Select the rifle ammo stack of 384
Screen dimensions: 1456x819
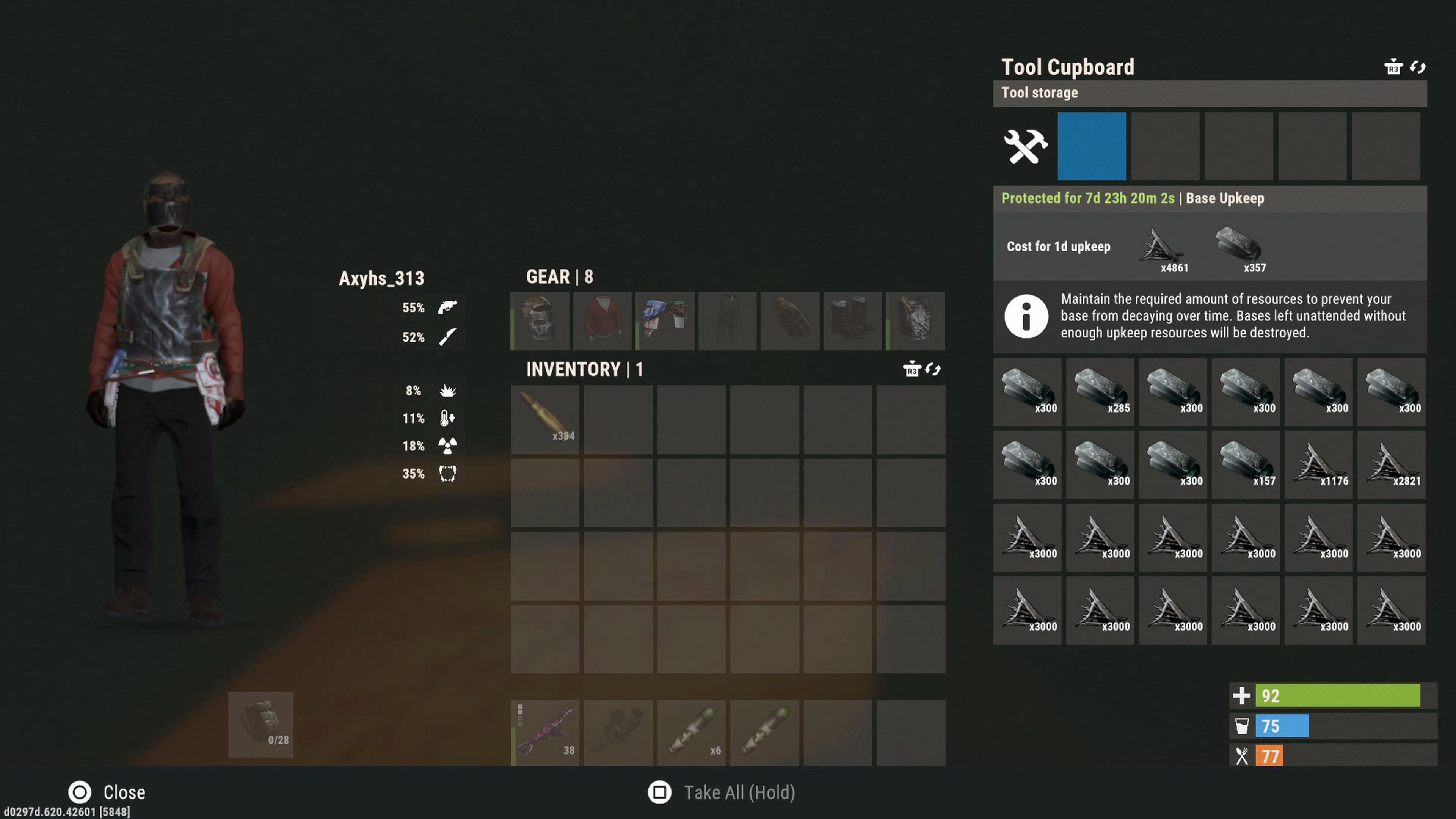[545, 419]
